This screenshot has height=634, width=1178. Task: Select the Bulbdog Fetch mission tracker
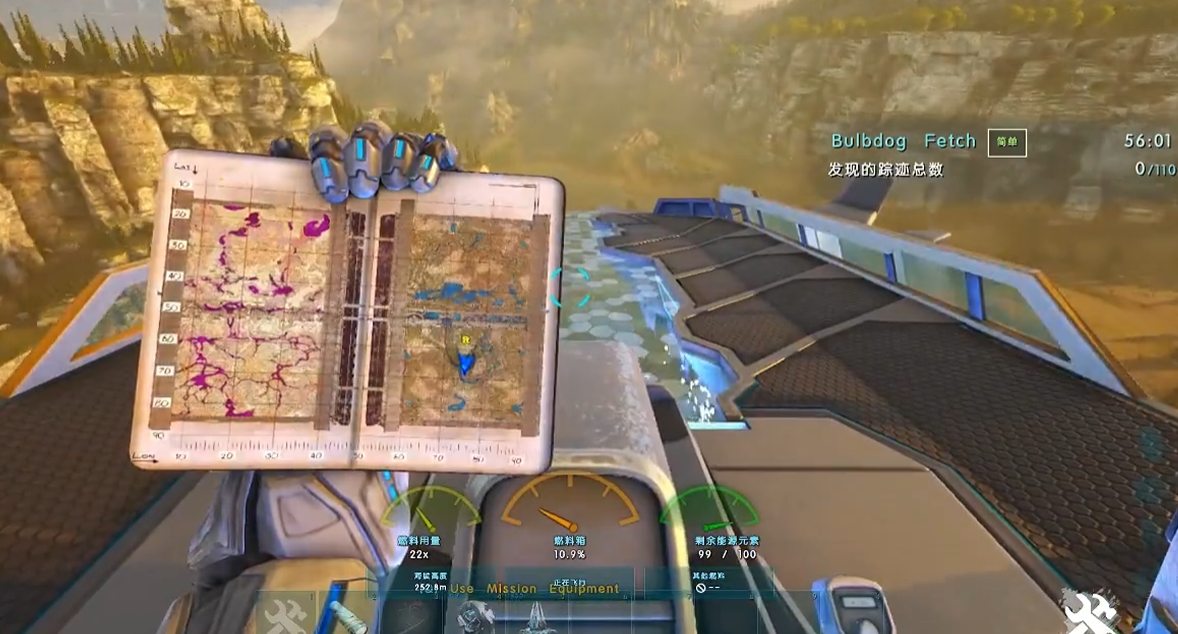(903, 142)
